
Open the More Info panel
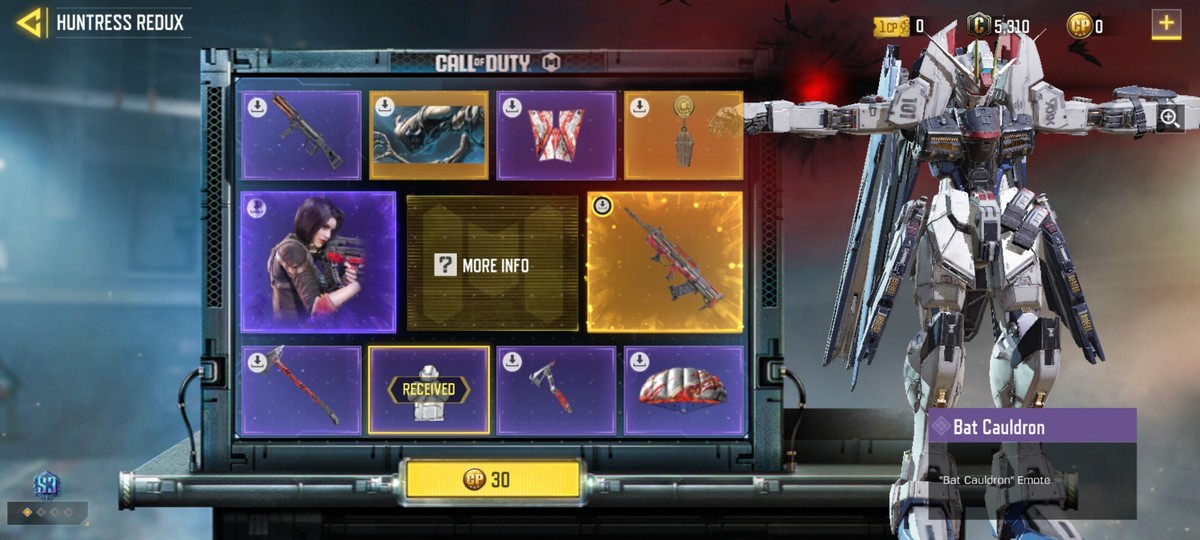point(492,265)
